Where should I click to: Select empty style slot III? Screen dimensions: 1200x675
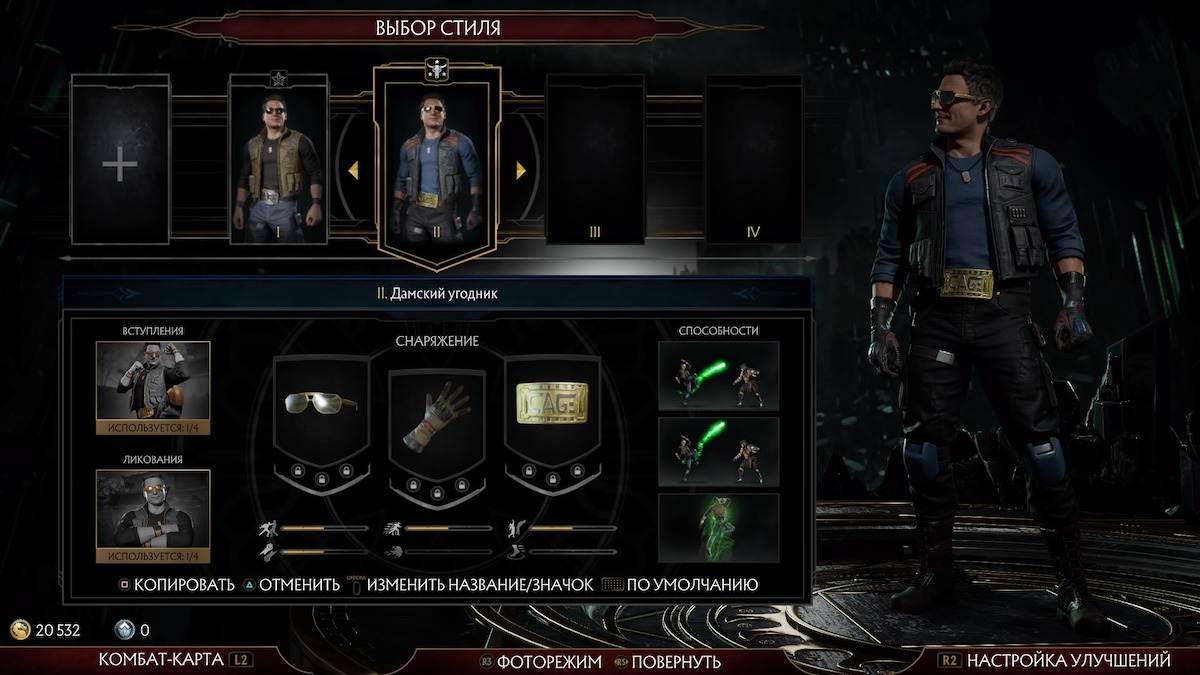594,160
